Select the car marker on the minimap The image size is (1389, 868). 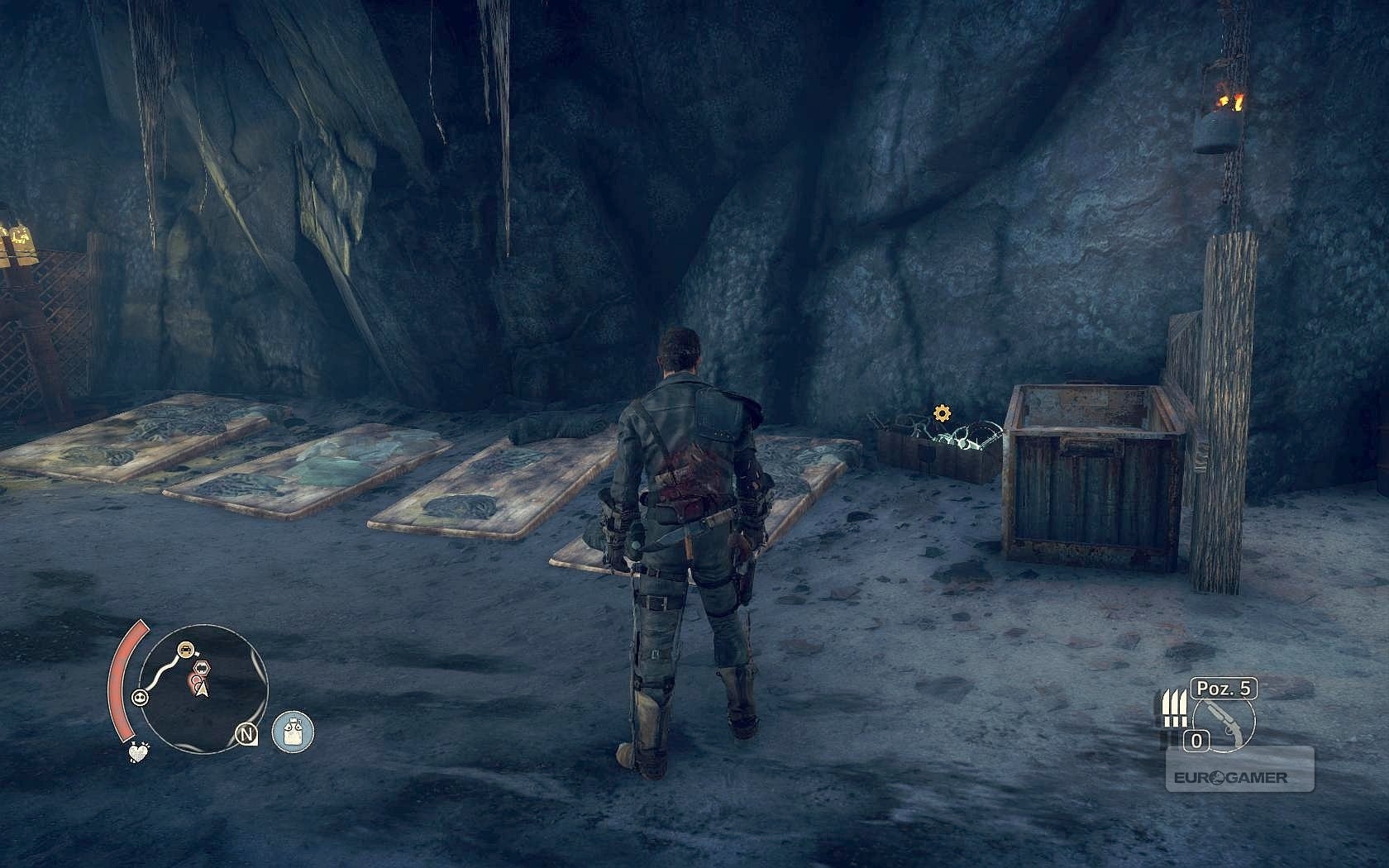coord(185,647)
